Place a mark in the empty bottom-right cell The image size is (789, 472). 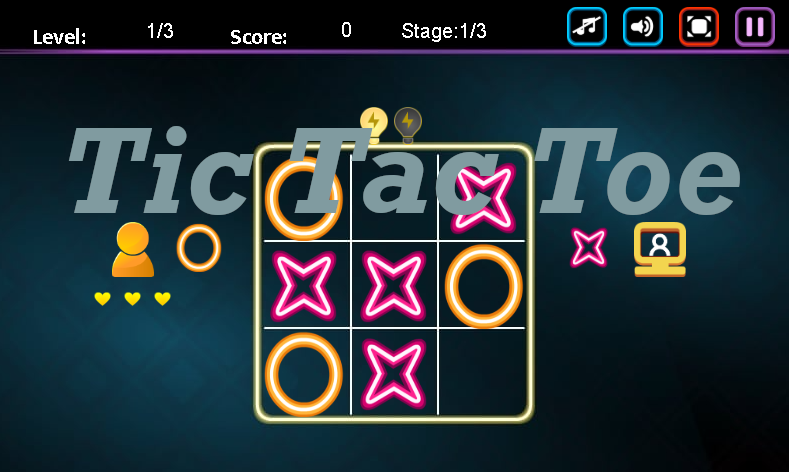[483, 372]
